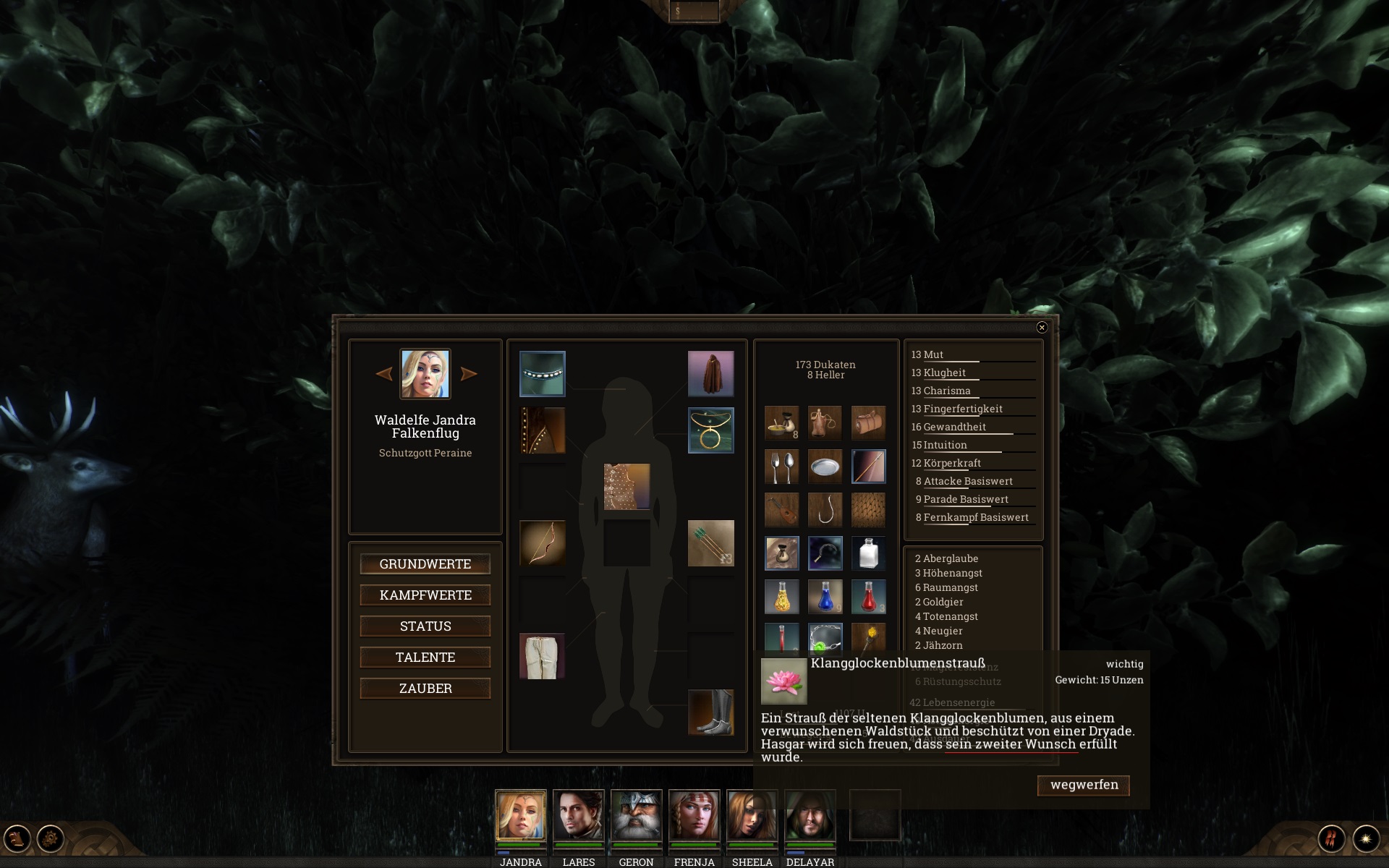The image size is (1389, 868).
Task: Click the wegwerfen button
Action: (1083, 786)
